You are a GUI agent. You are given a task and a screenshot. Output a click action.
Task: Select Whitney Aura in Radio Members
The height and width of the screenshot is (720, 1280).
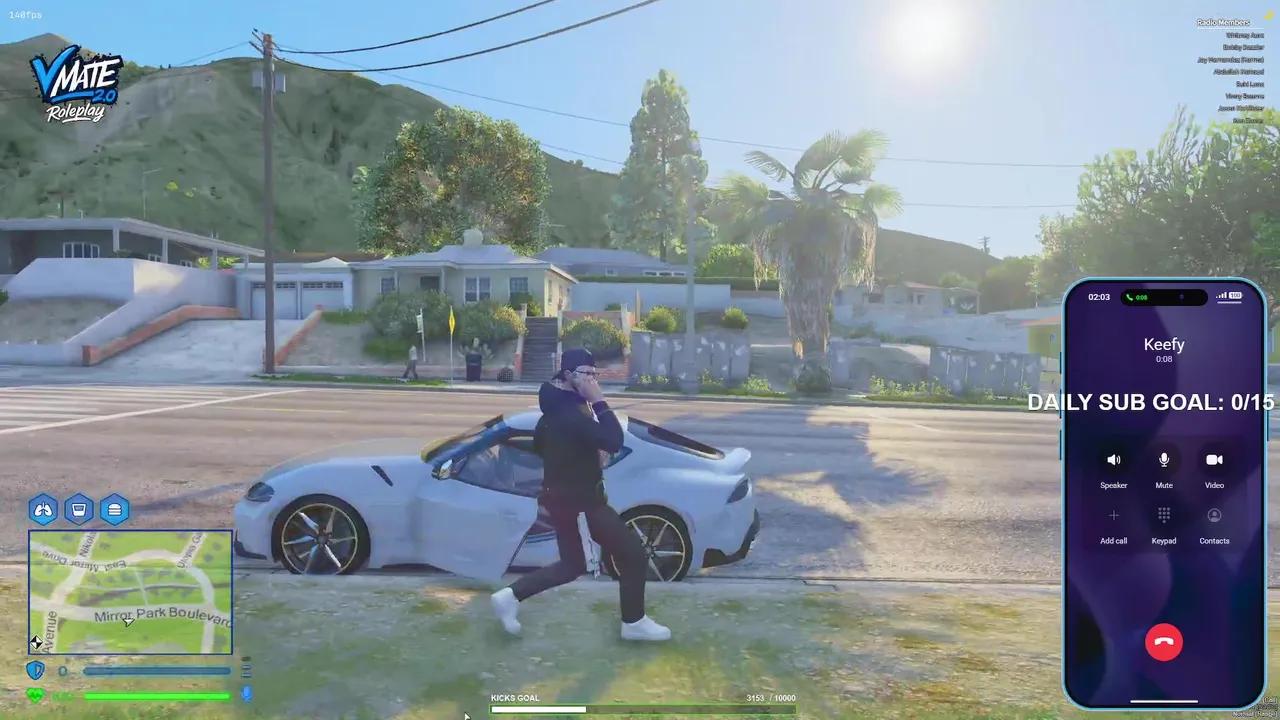tap(1244, 35)
